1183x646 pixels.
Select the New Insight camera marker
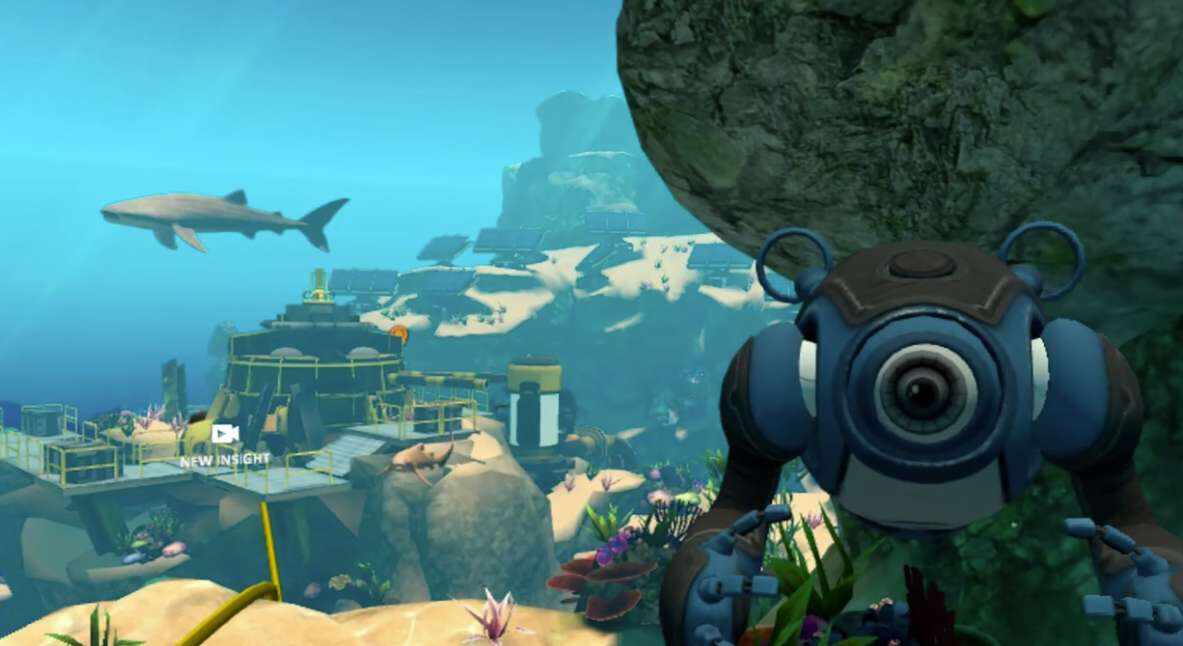(225, 435)
